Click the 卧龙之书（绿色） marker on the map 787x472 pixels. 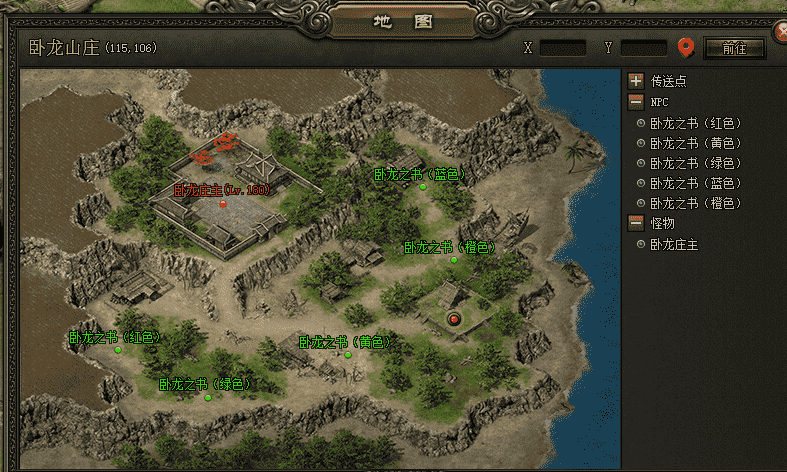point(208,397)
